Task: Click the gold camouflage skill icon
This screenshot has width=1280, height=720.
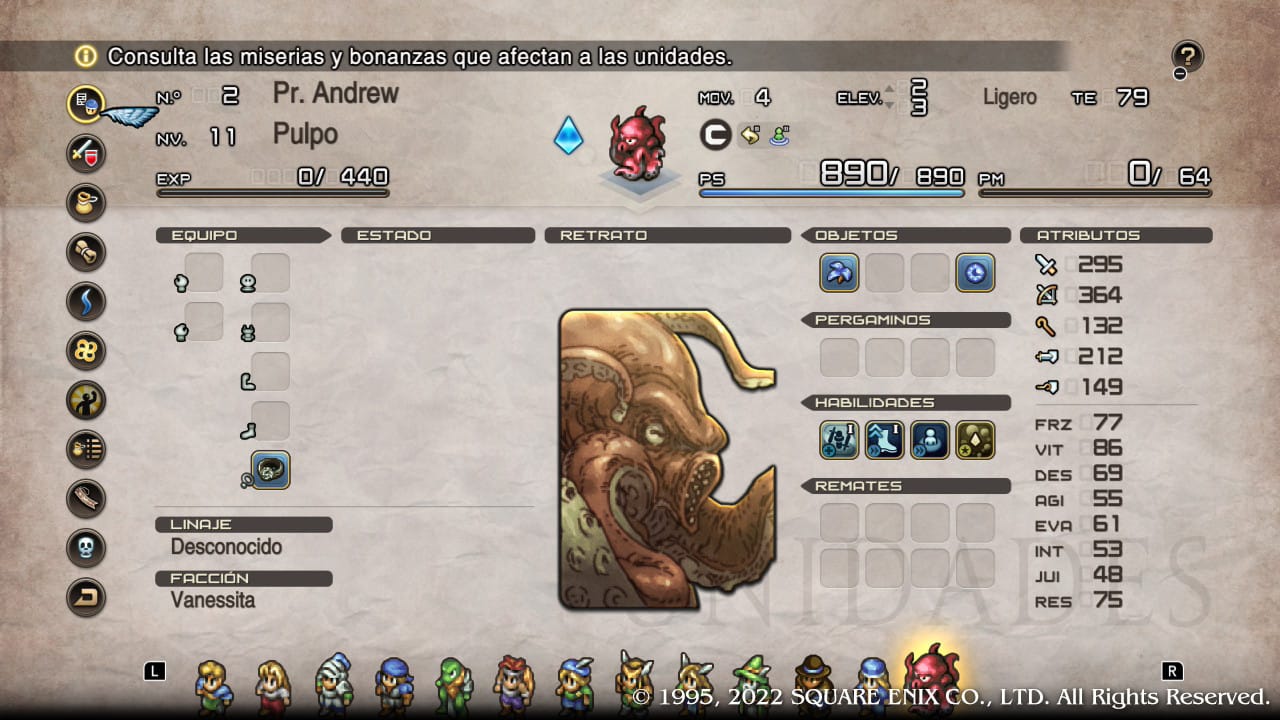Action: point(976,439)
